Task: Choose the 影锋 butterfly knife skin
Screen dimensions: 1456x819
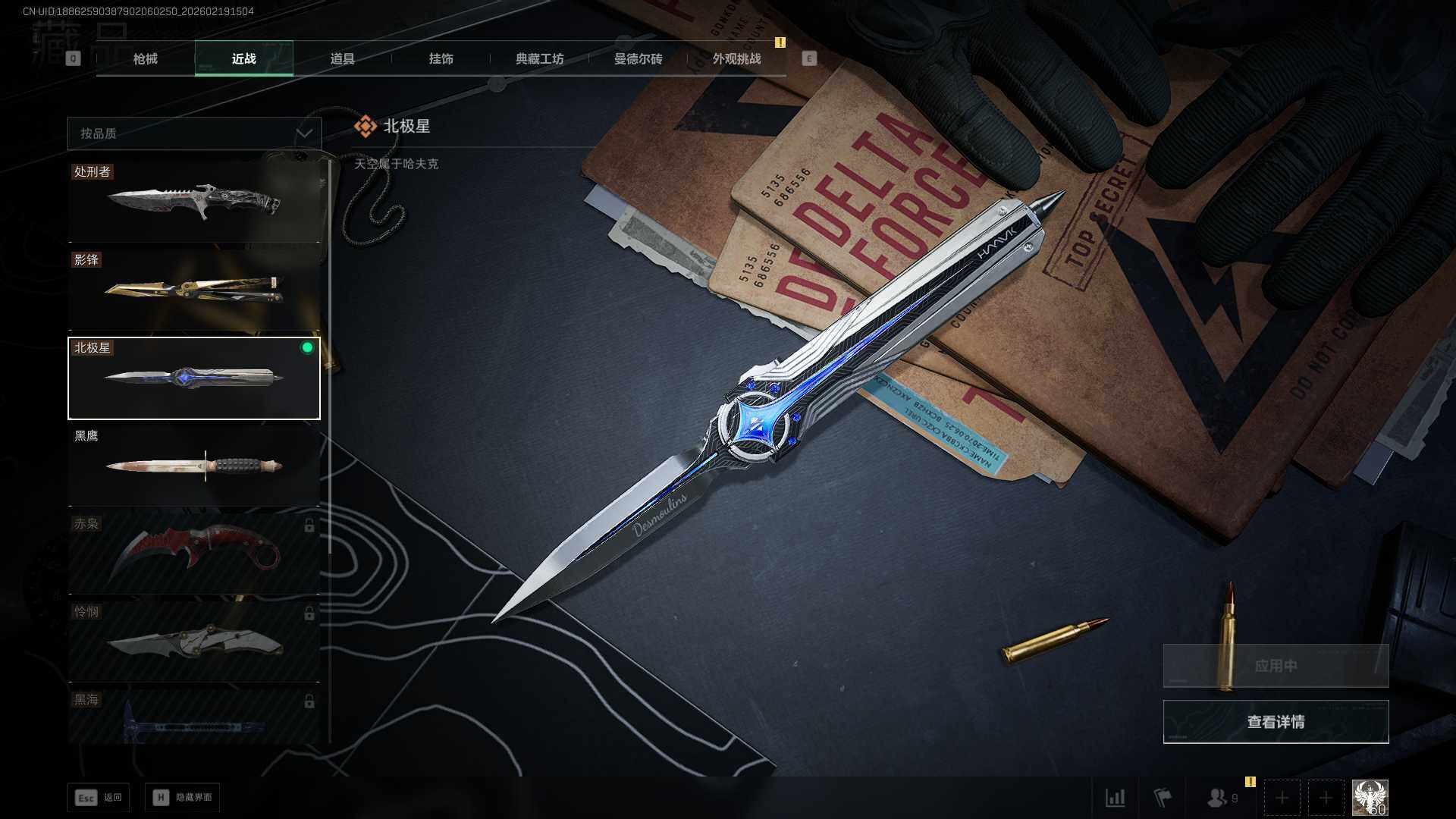Action: click(194, 290)
